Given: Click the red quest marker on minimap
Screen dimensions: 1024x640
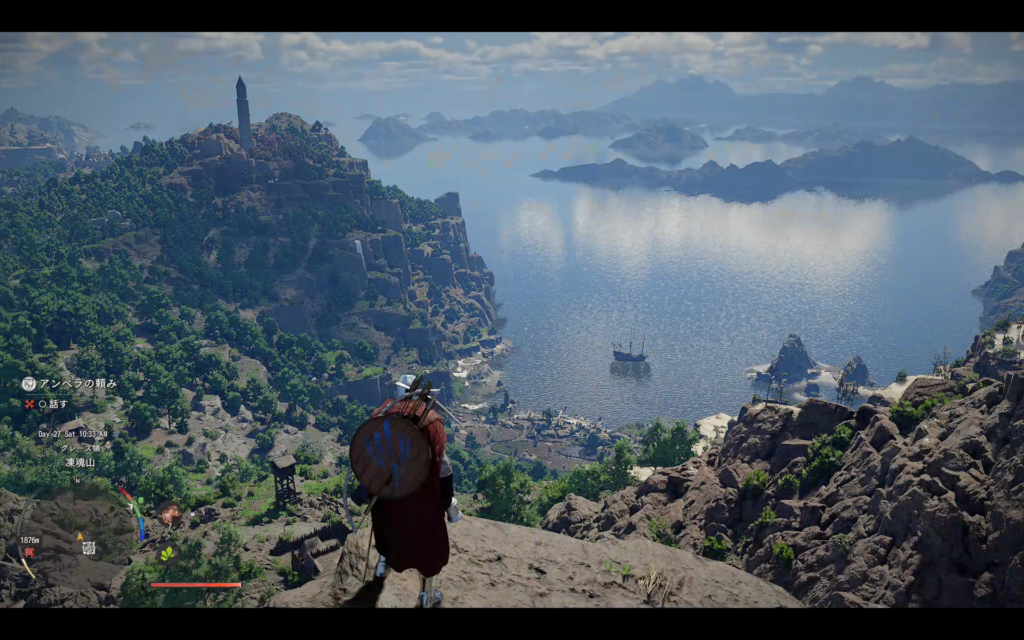Looking at the screenshot, I should pyautogui.click(x=29, y=552).
